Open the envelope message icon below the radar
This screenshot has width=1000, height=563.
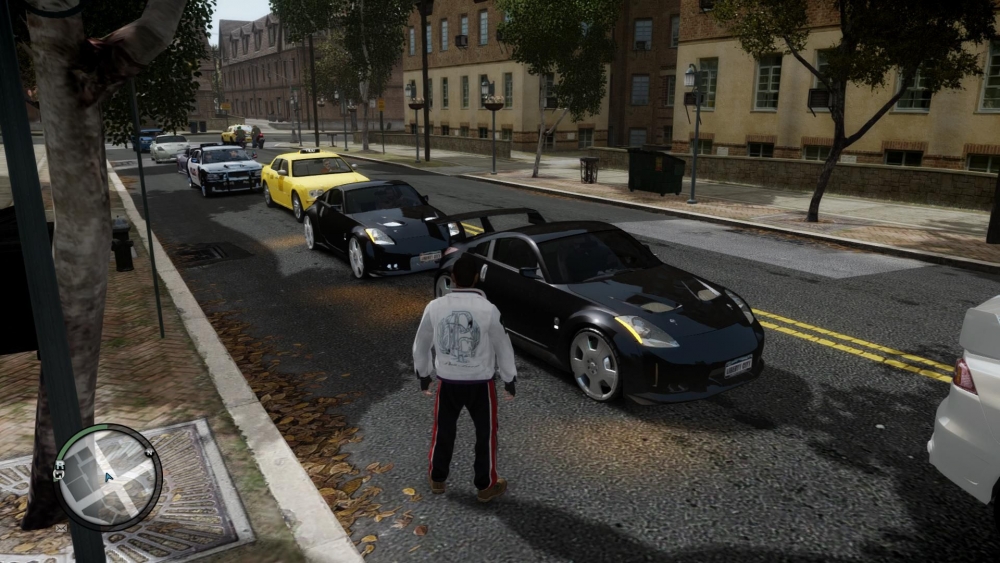pyautogui.click(x=61, y=528)
